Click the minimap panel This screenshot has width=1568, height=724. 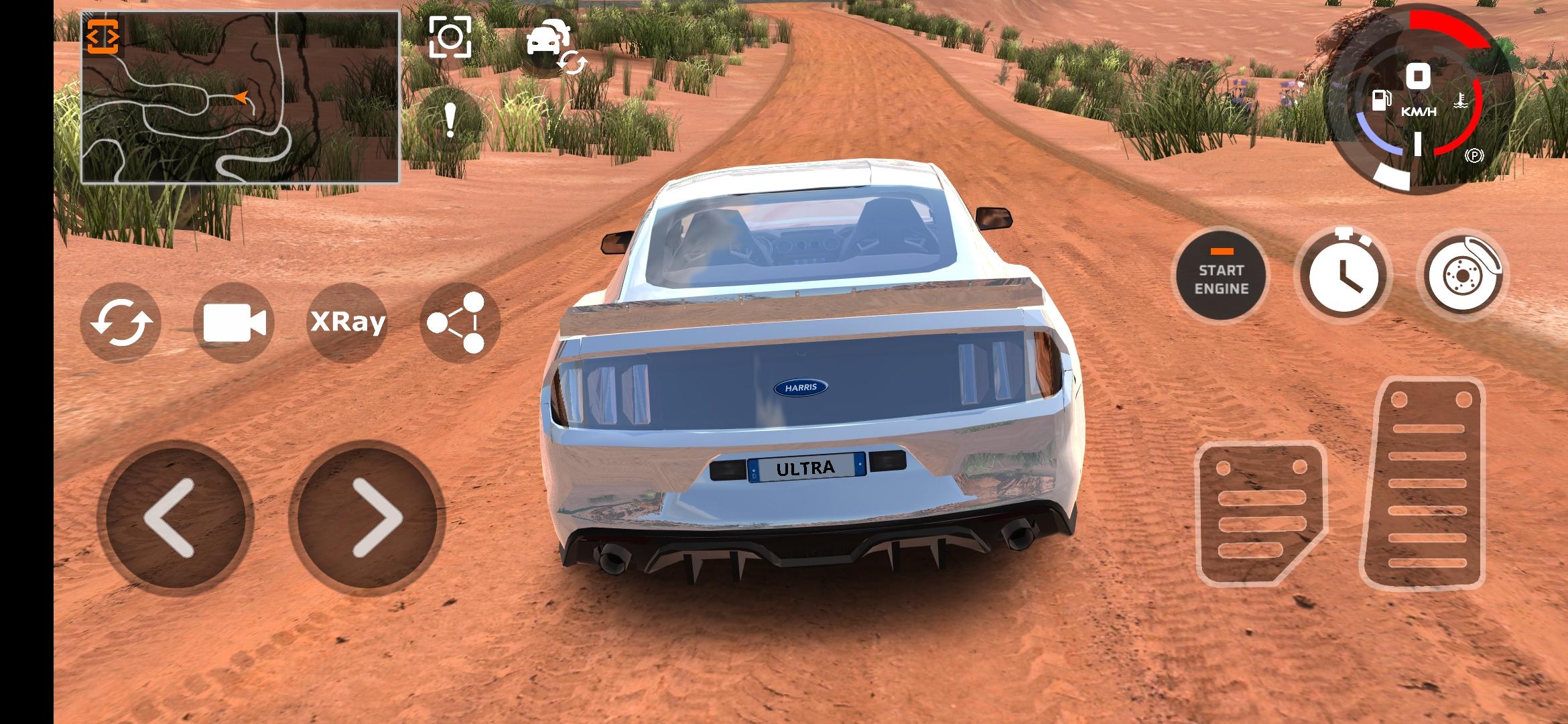point(239,97)
